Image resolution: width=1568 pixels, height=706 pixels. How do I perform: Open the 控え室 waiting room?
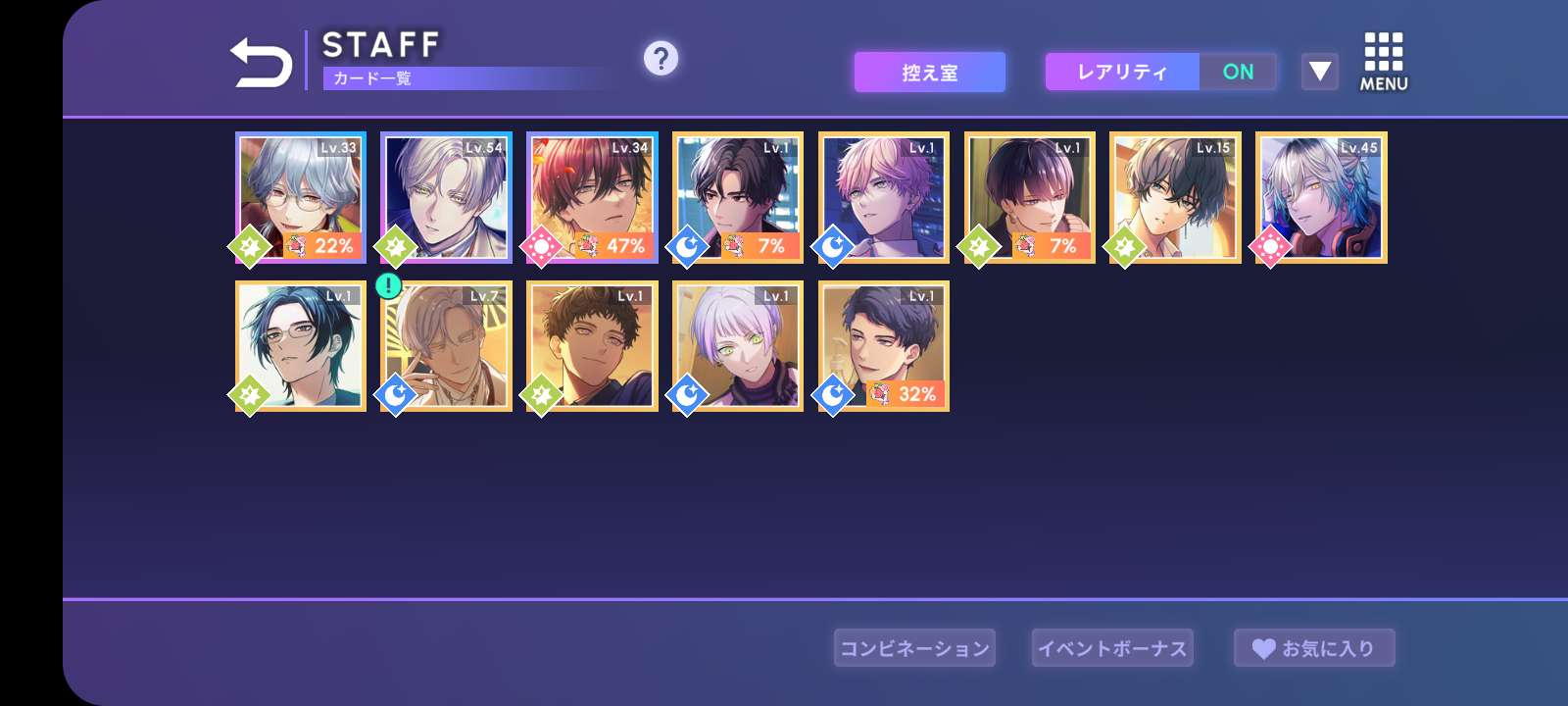click(929, 73)
